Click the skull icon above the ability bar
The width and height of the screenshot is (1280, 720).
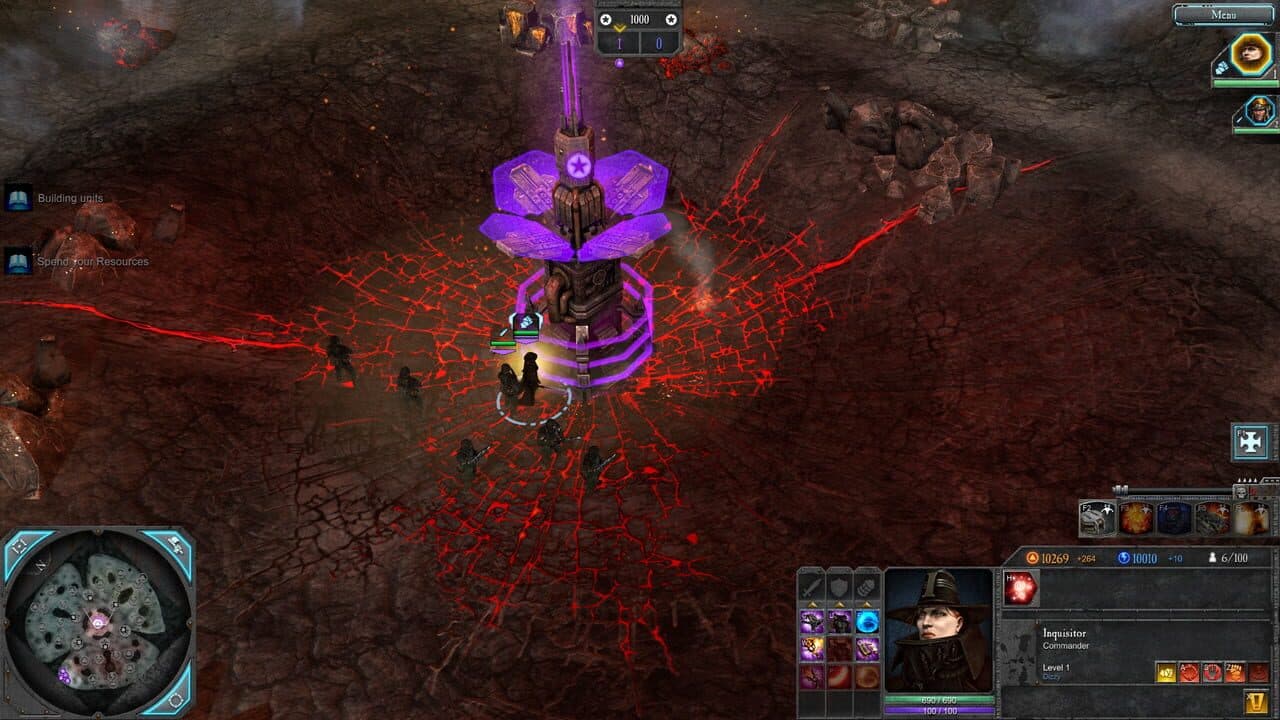(1242, 491)
